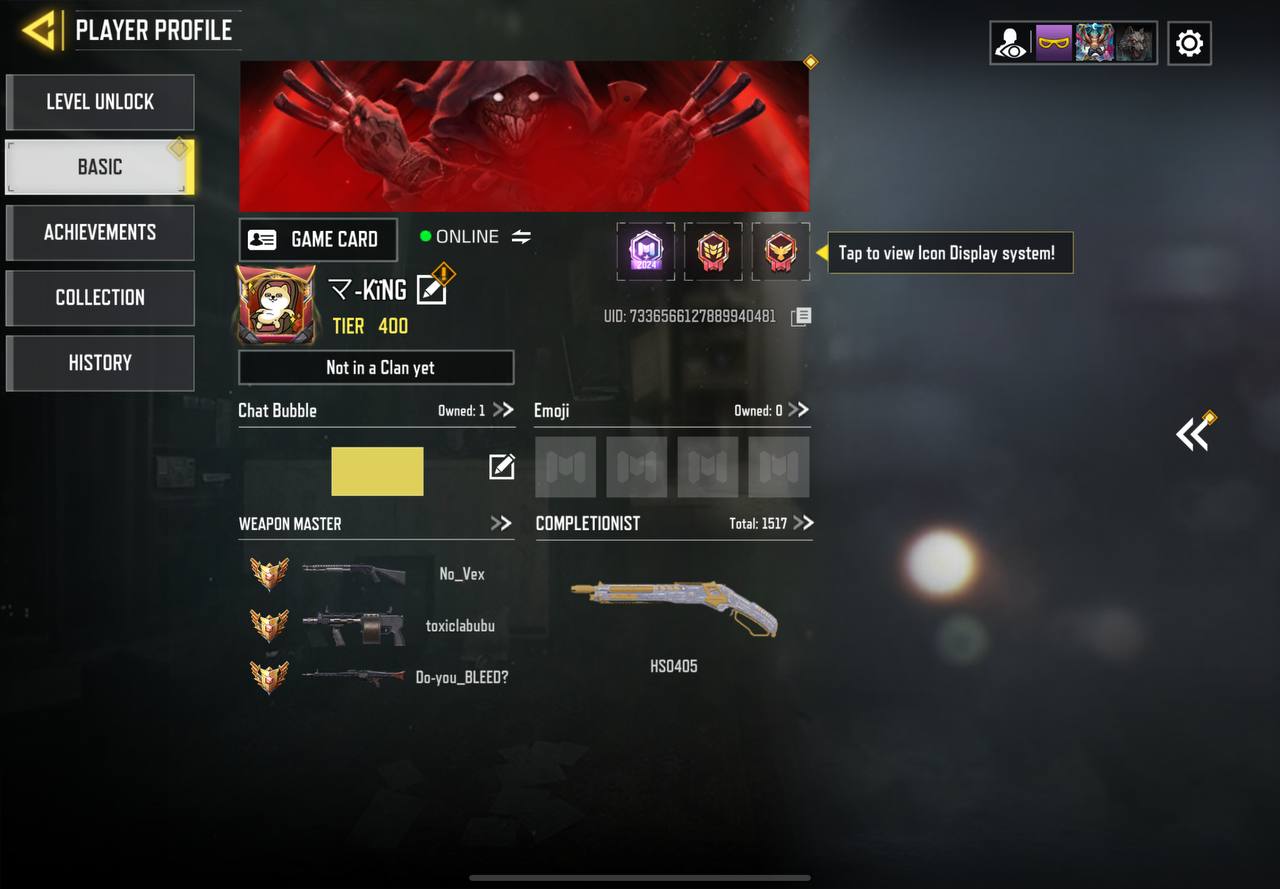Screen dimensions: 1280x889
Task: Expand the side panel double arrow
Action: (1193, 434)
